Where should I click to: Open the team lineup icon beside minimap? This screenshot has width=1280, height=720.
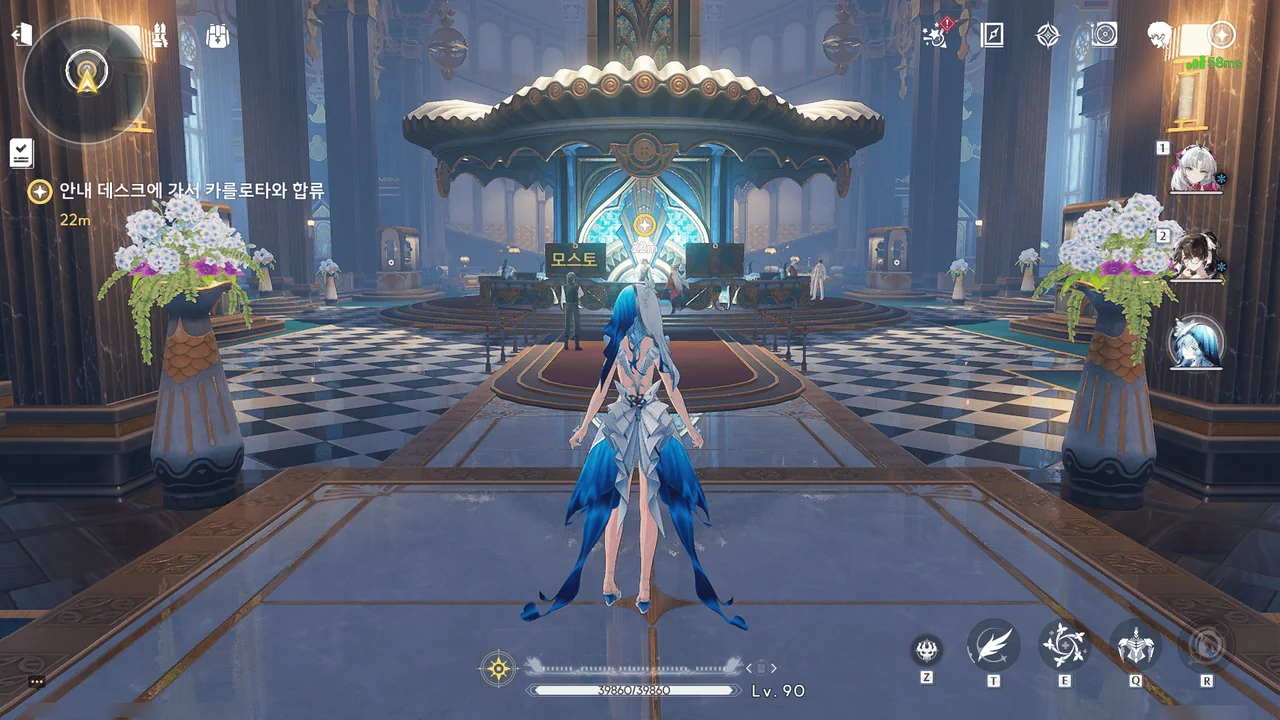[x=159, y=35]
